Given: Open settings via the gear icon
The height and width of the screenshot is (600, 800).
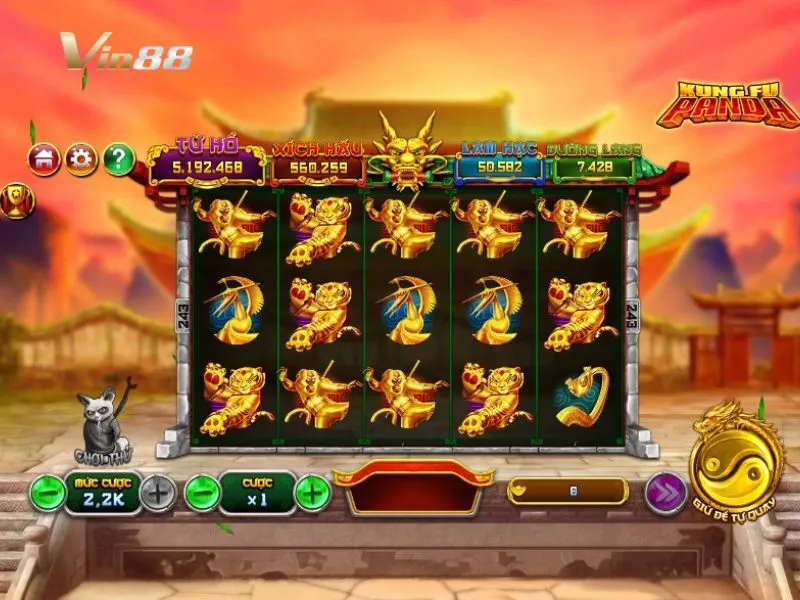Looking at the screenshot, I should click(x=81, y=158).
